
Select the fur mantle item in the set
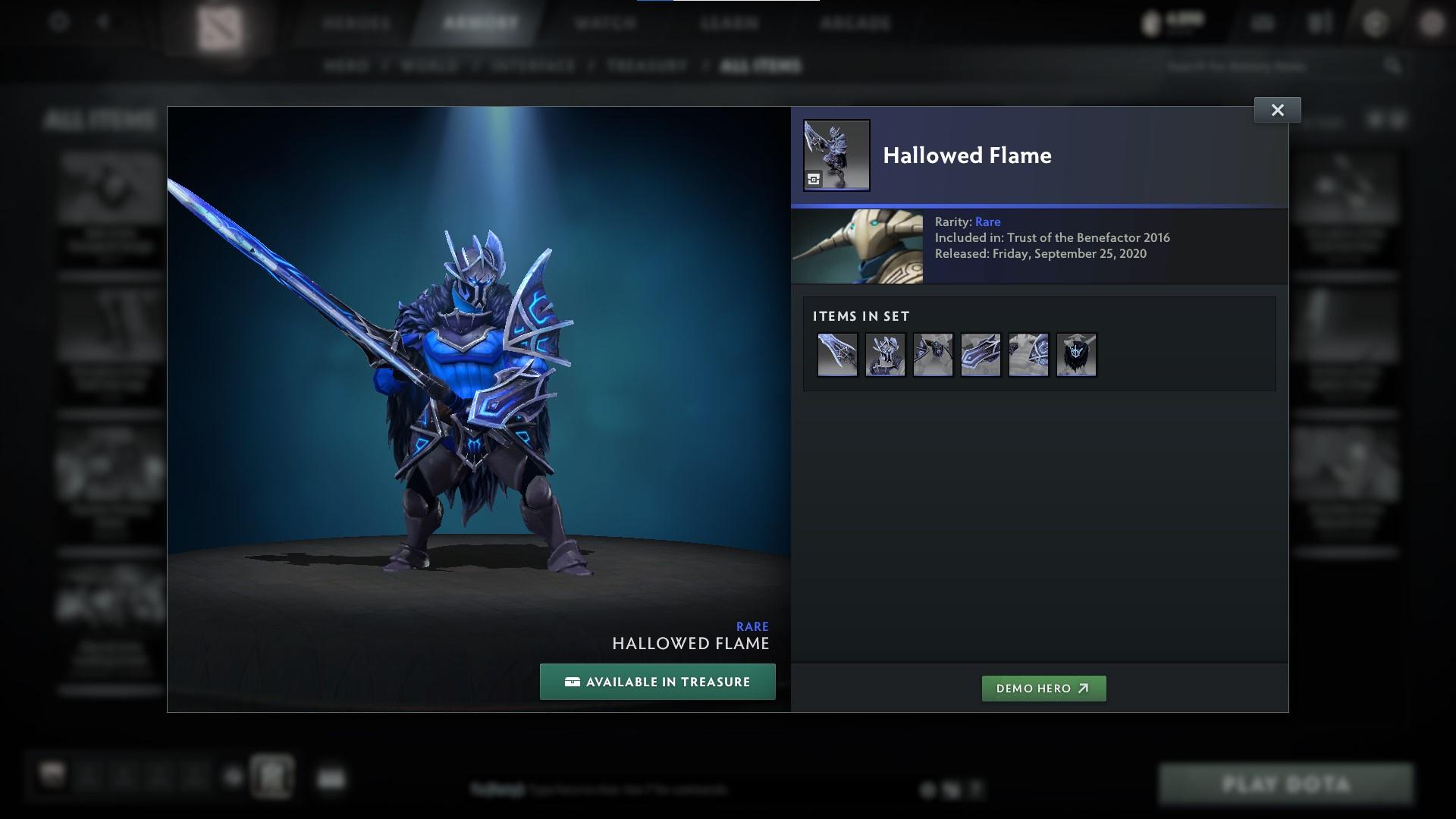(1076, 354)
